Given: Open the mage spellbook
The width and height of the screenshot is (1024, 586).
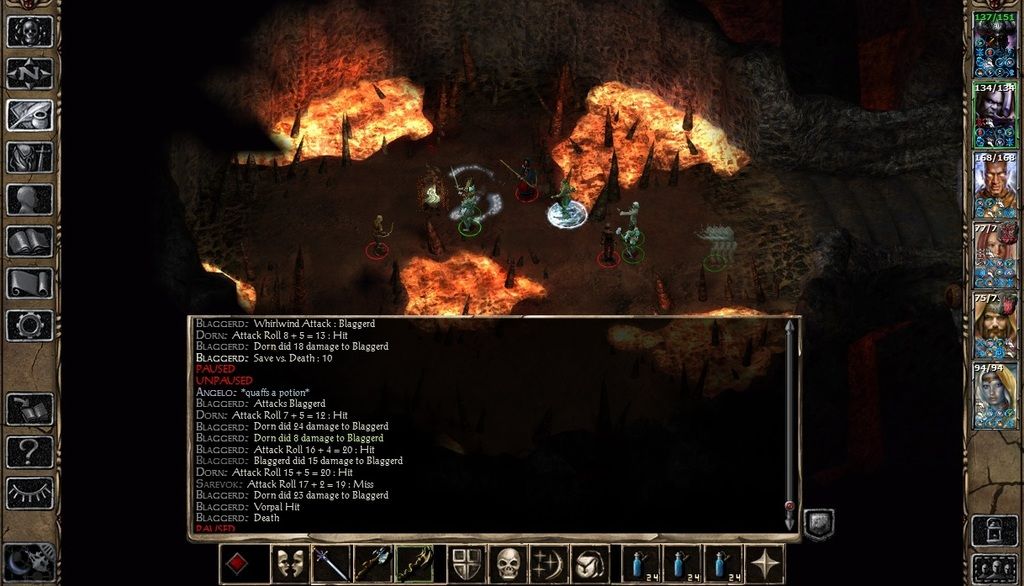Looking at the screenshot, I should click(x=29, y=240).
